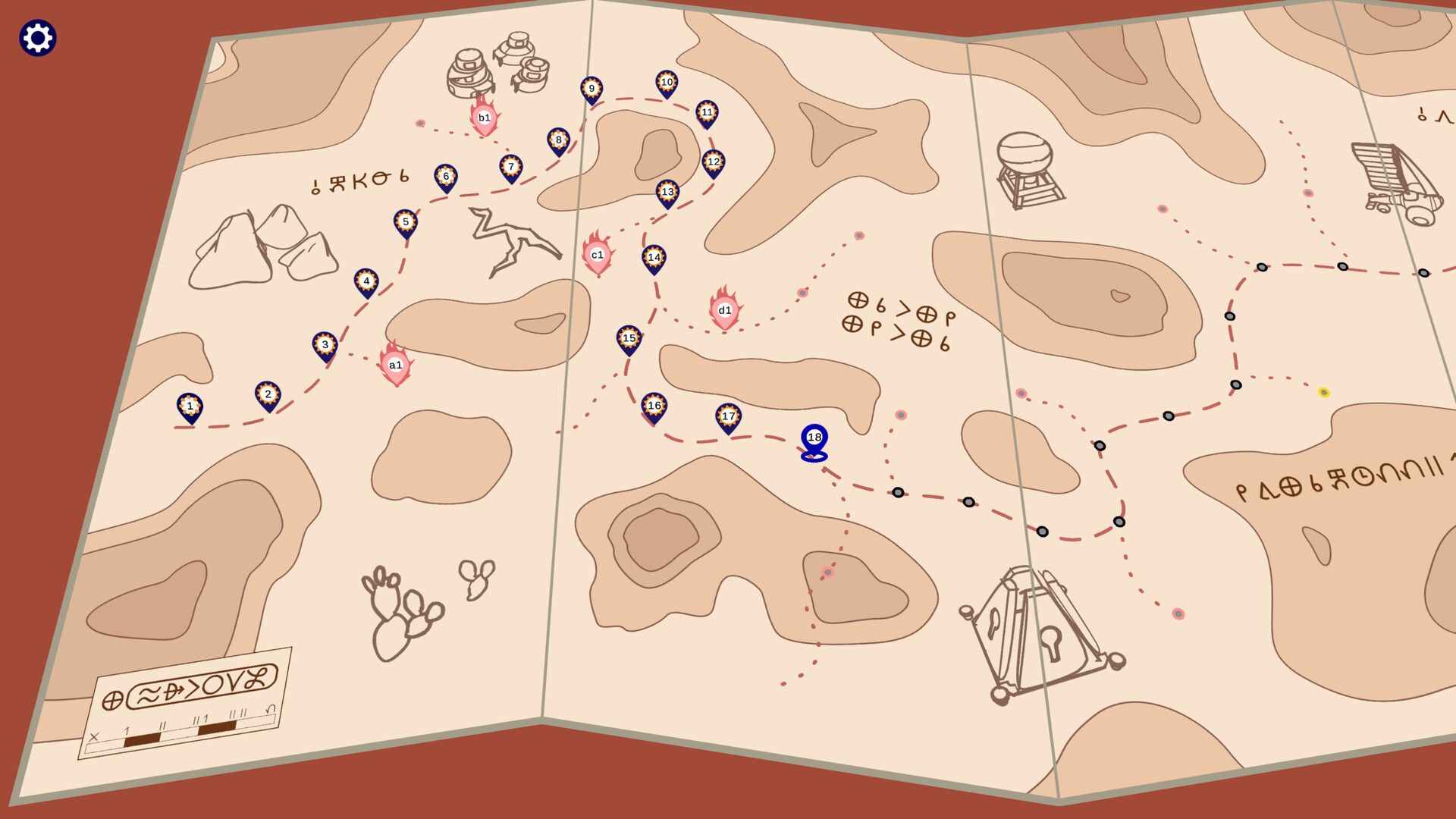The width and height of the screenshot is (1456, 819).
Task: Select flaming bonus pin a1
Action: [x=394, y=365]
